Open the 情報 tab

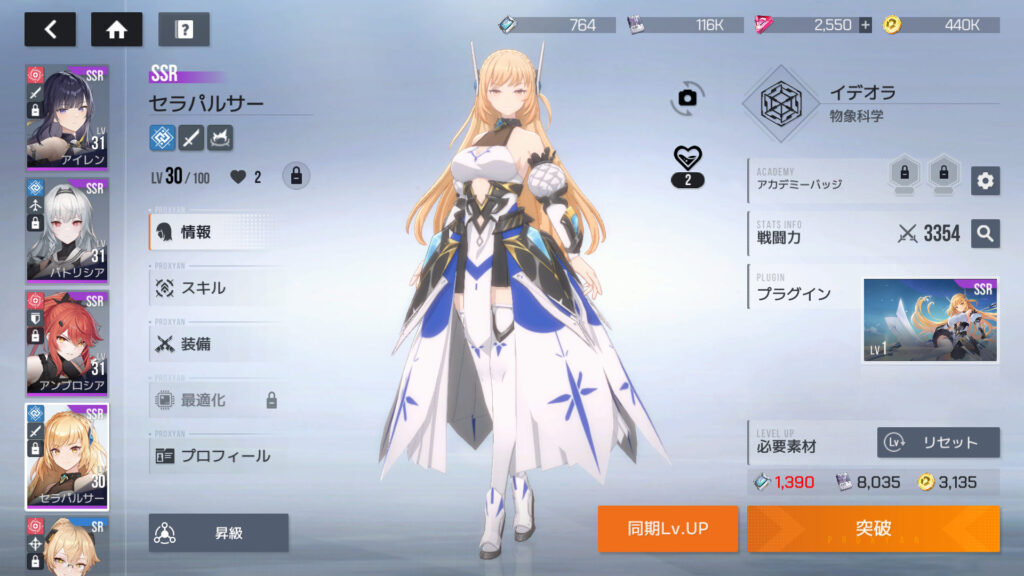[215, 232]
